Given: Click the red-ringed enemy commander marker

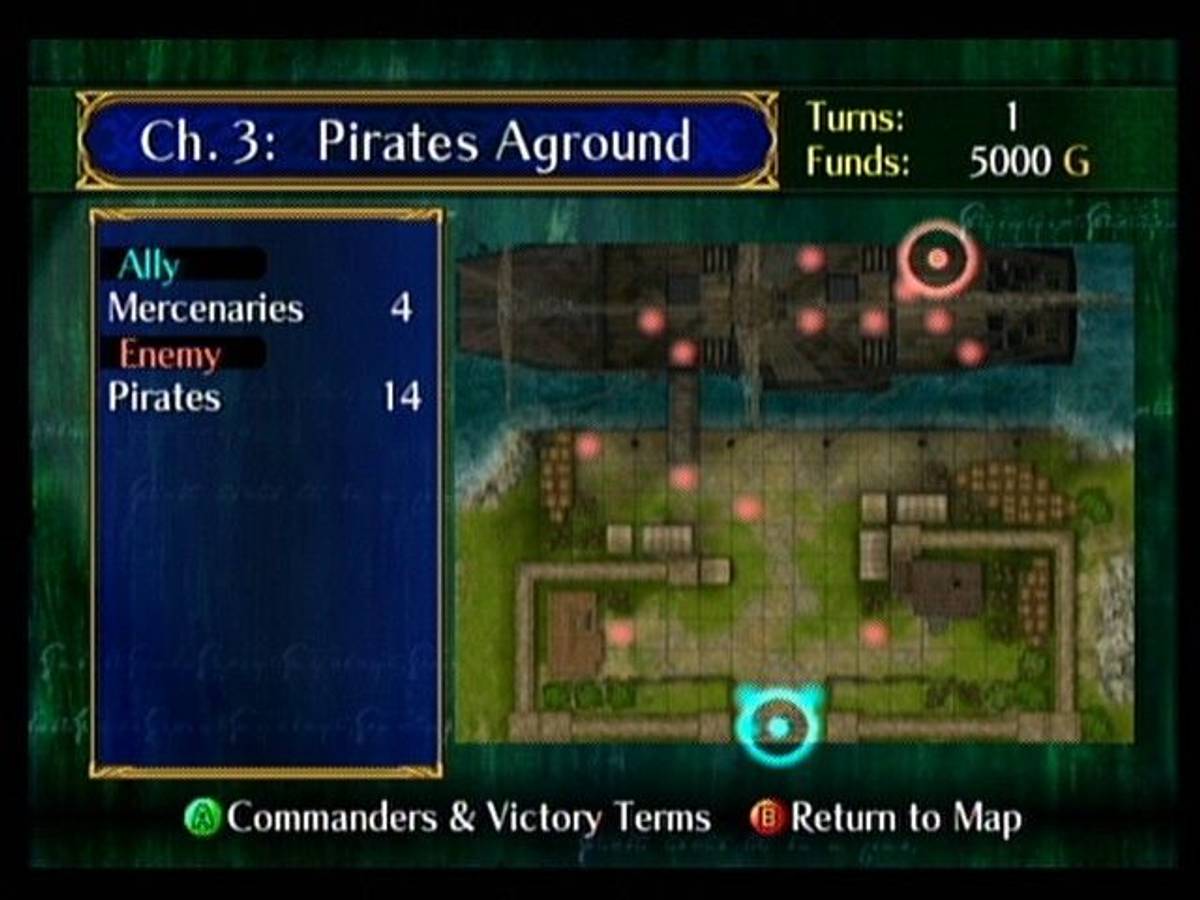Looking at the screenshot, I should 937,259.
